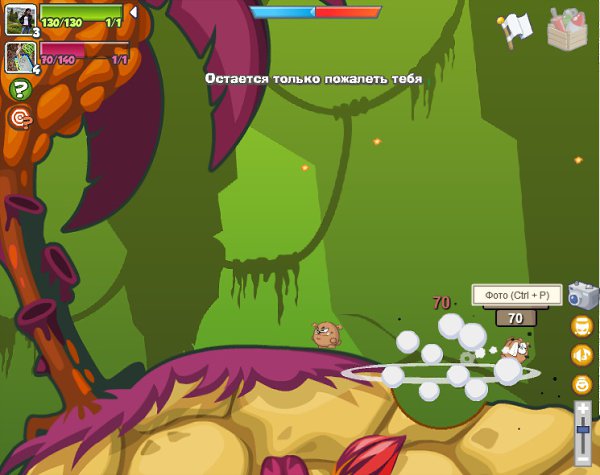
Task: Click the orange smiley emote button
Action: coord(582,384)
